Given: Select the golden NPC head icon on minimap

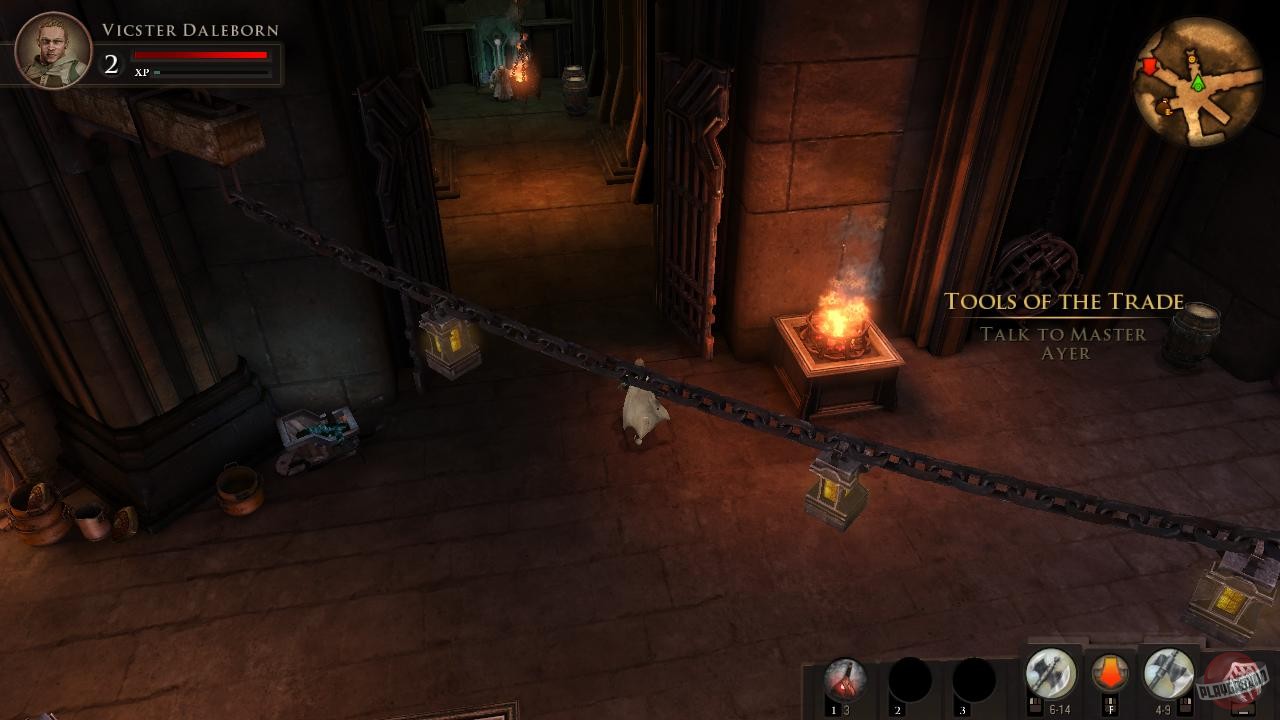Looking at the screenshot, I should [1192, 60].
